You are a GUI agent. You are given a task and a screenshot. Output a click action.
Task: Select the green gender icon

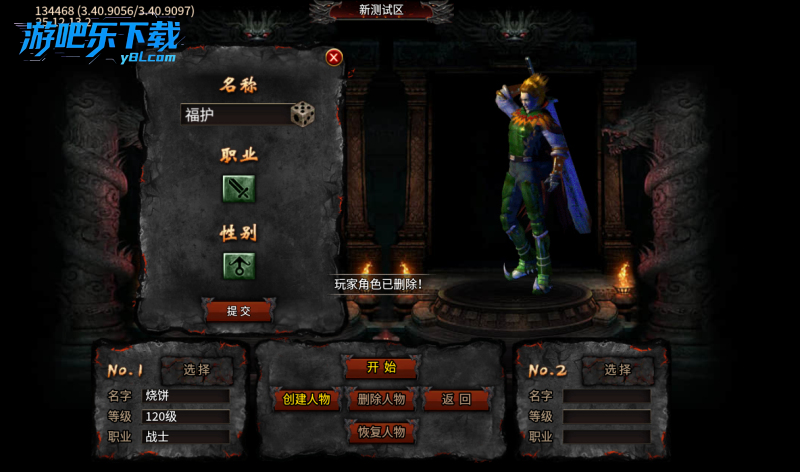click(x=239, y=266)
